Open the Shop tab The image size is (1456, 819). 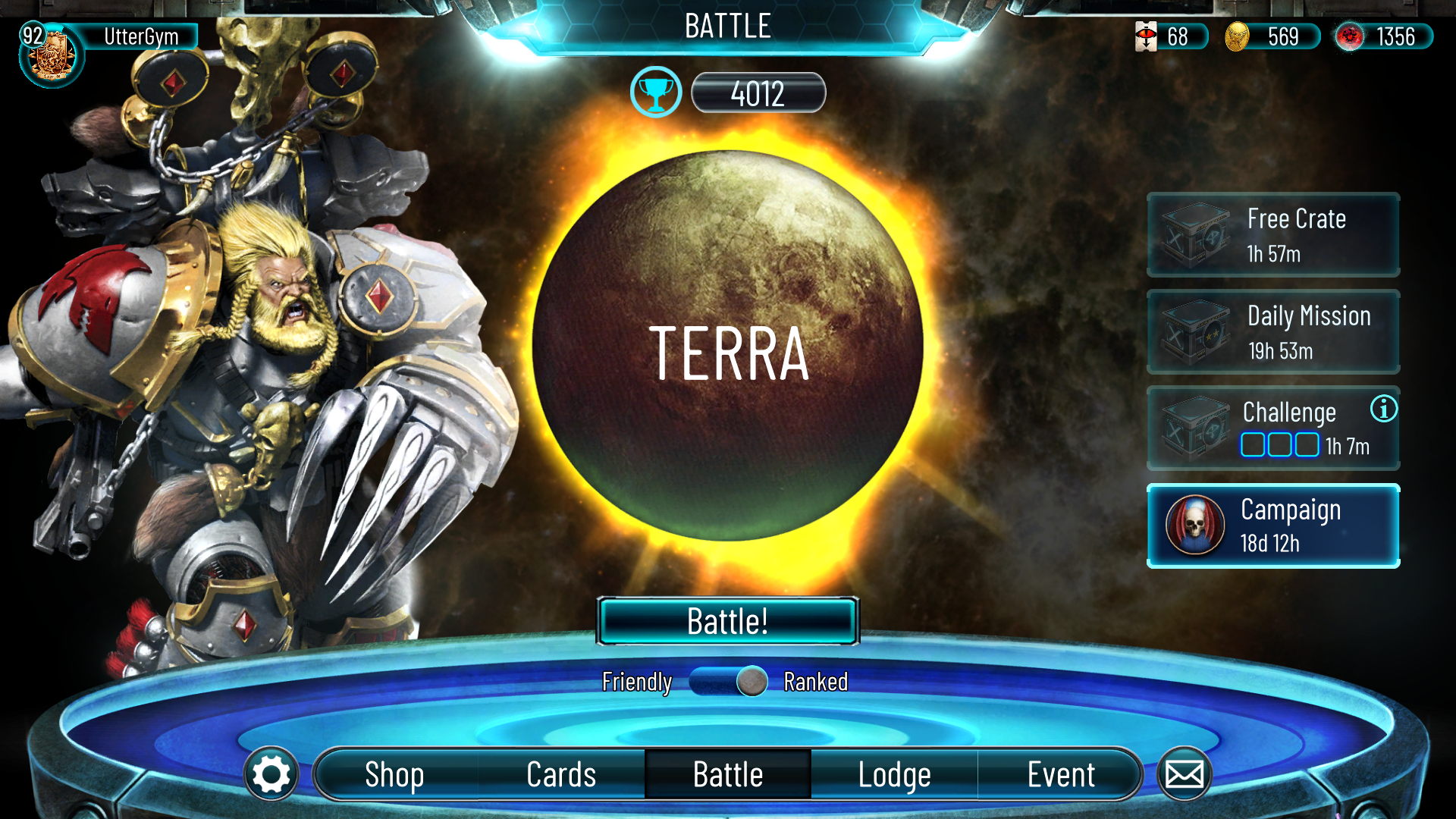click(x=394, y=774)
